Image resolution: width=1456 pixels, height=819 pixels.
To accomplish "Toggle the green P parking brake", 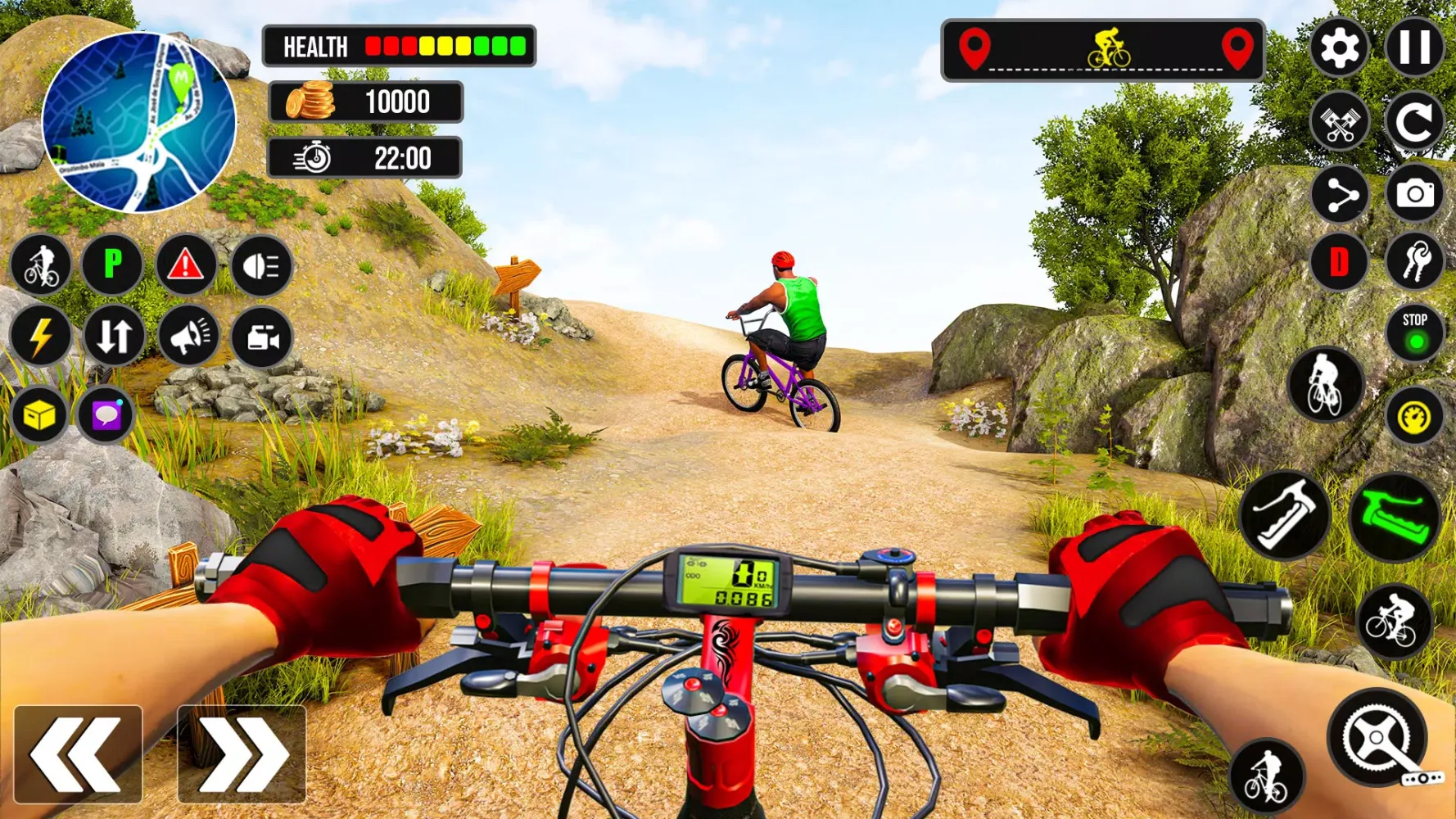I will click(x=115, y=265).
